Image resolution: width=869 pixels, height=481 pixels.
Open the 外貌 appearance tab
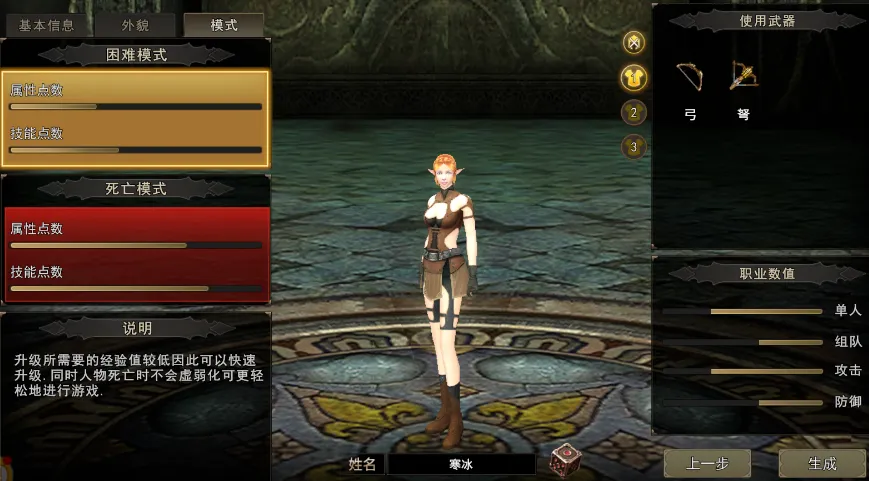click(x=136, y=25)
